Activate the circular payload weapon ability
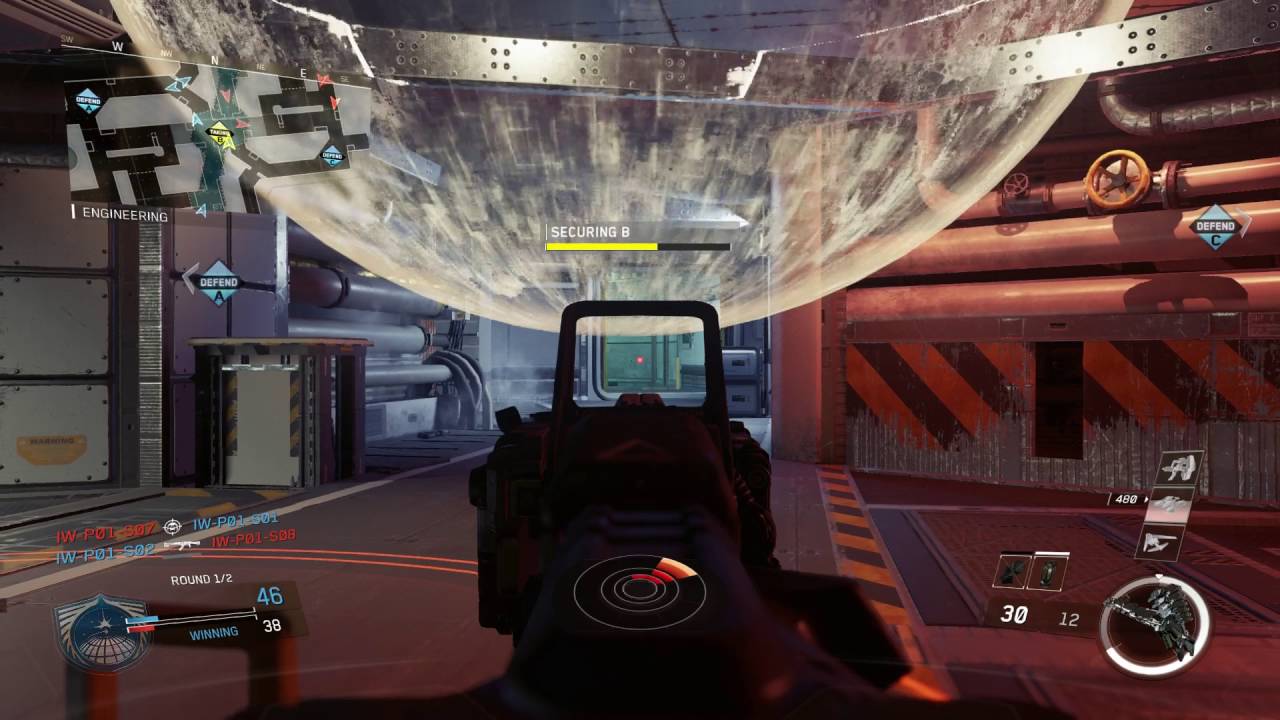This screenshot has height=720, width=1280. [1150, 626]
